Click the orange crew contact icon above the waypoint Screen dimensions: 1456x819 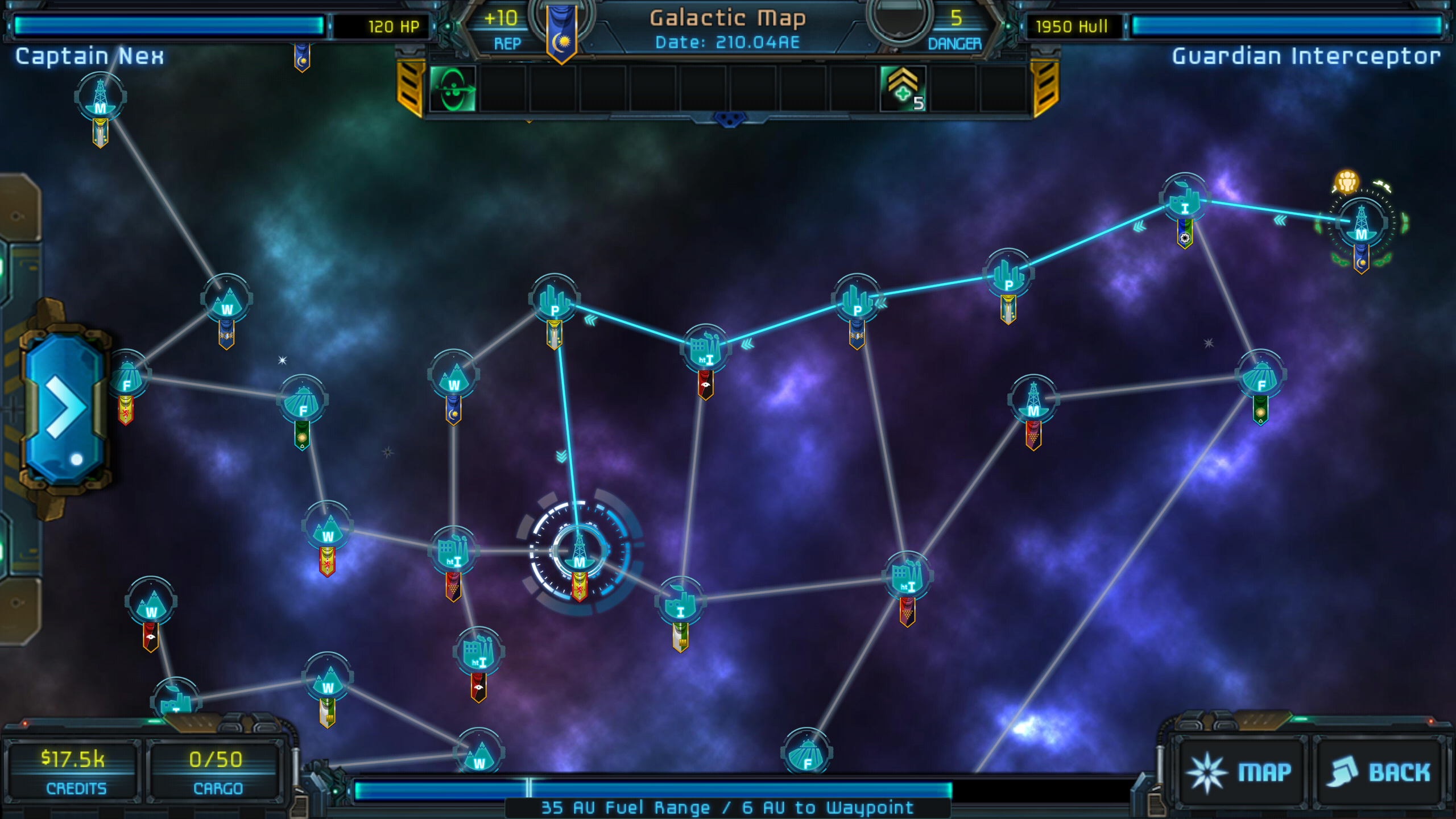click(x=1345, y=182)
